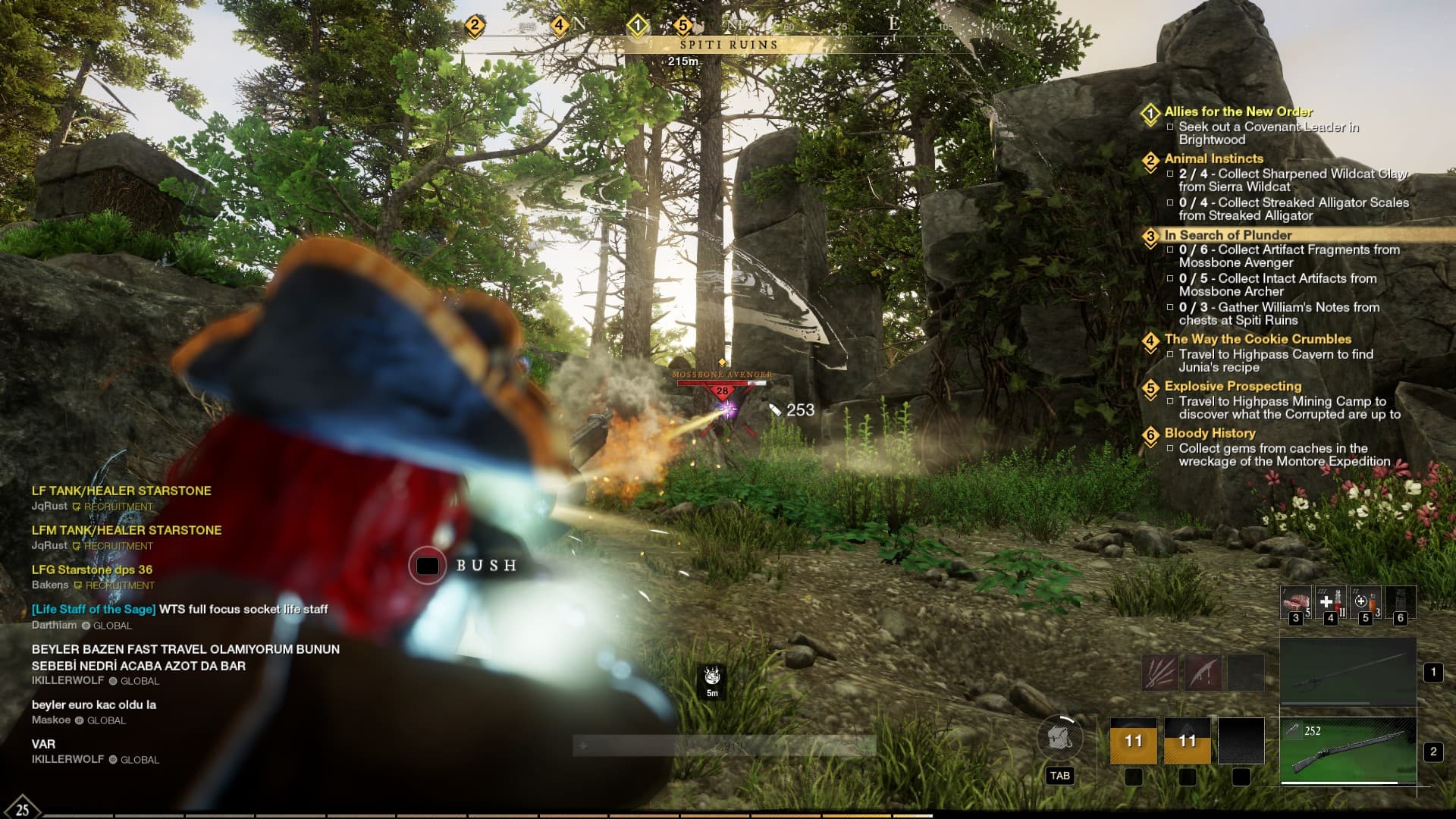Click the Life Staff of the Sage link
1456x819 pixels.
click(x=94, y=609)
